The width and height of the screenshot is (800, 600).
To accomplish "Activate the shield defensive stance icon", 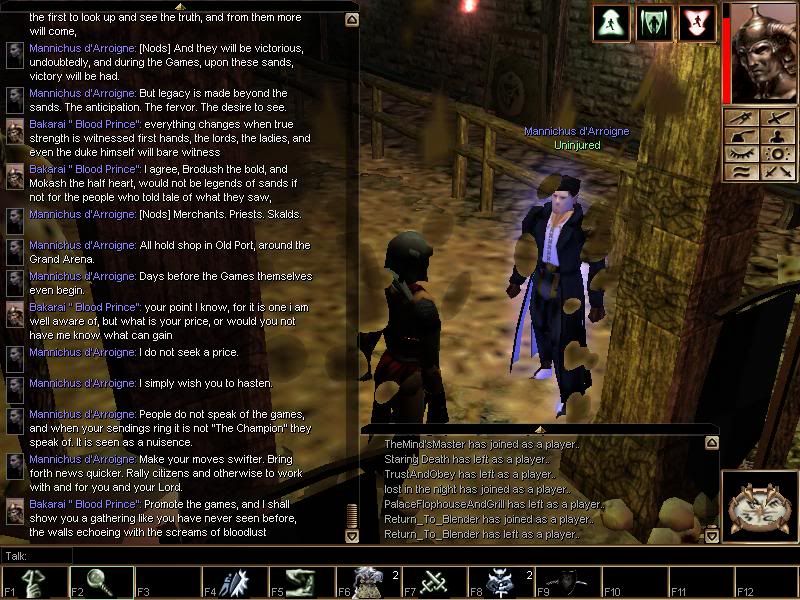I will (654, 24).
